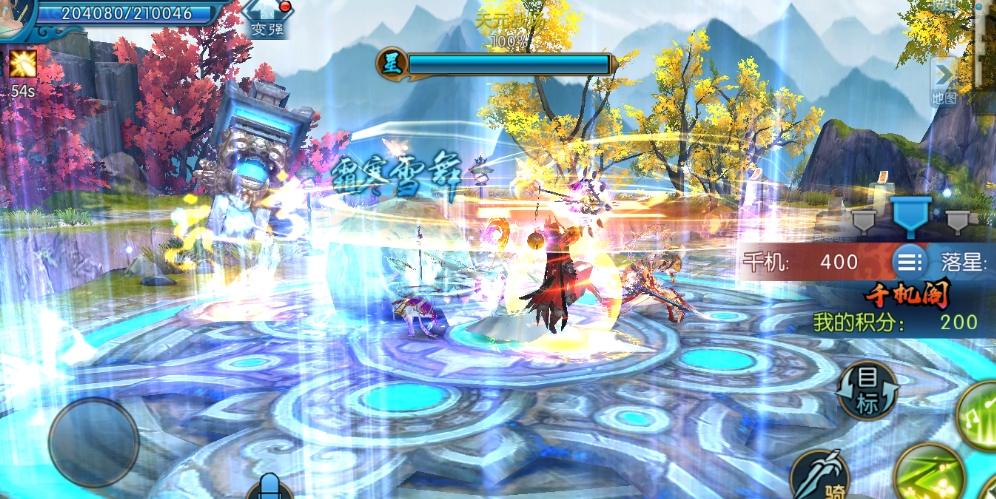Trigger the green slash basic attack skill
996x499 pixels.
928,475
